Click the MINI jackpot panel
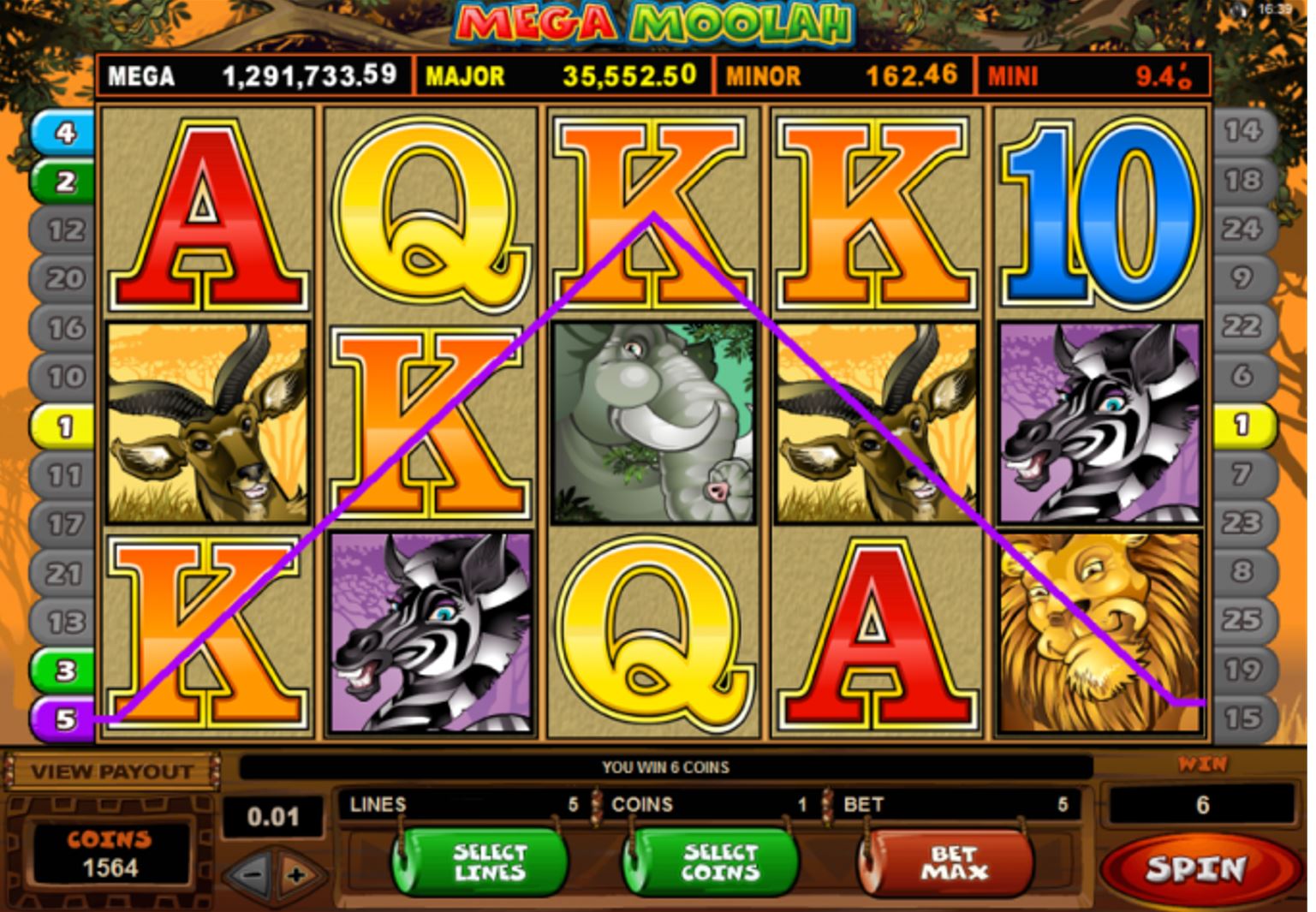The height and width of the screenshot is (912, 1316). tap(1096, 75)
